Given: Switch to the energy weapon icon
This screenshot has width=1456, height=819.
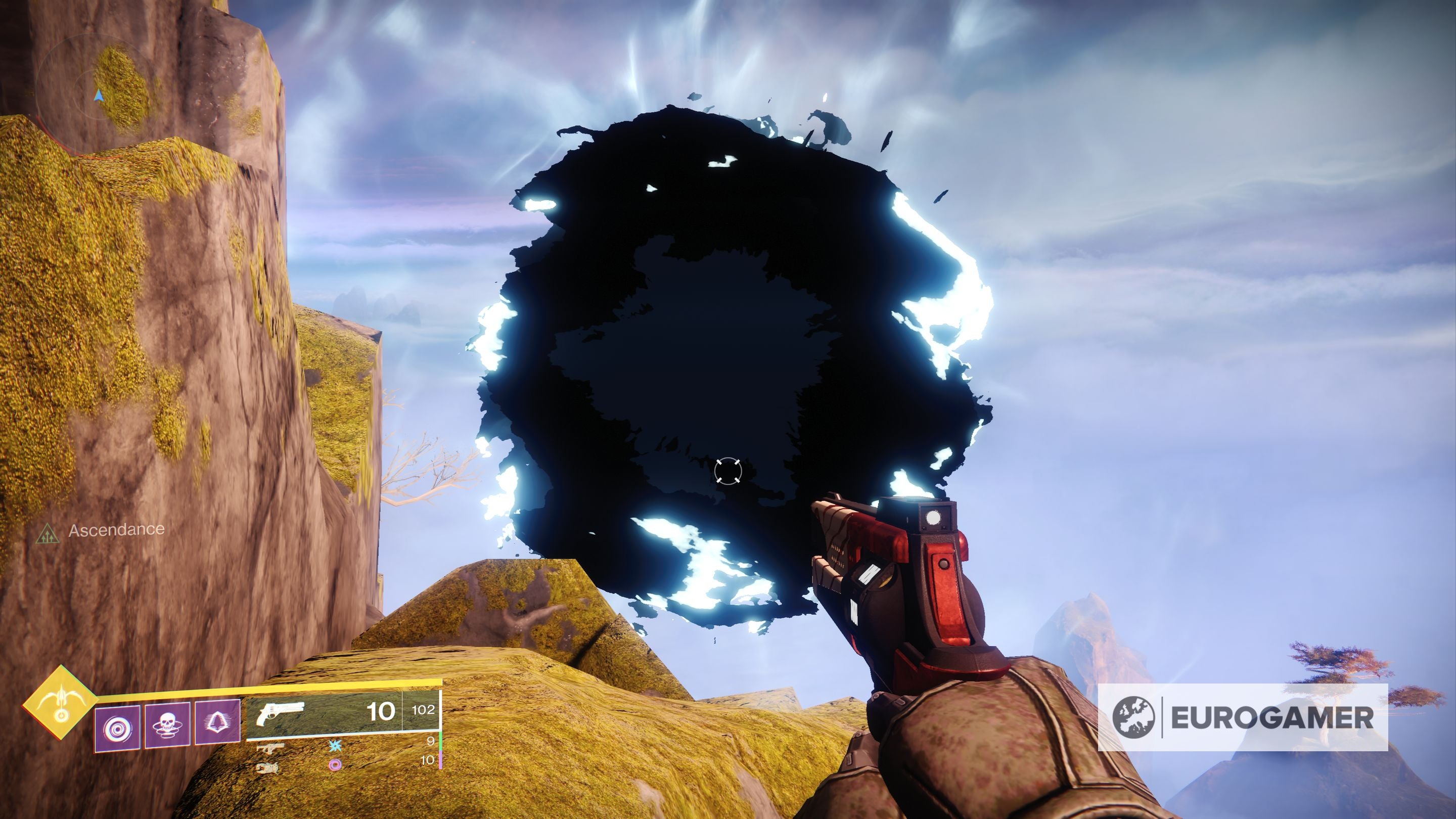Looking at the screenshot, I should [268, 748].
